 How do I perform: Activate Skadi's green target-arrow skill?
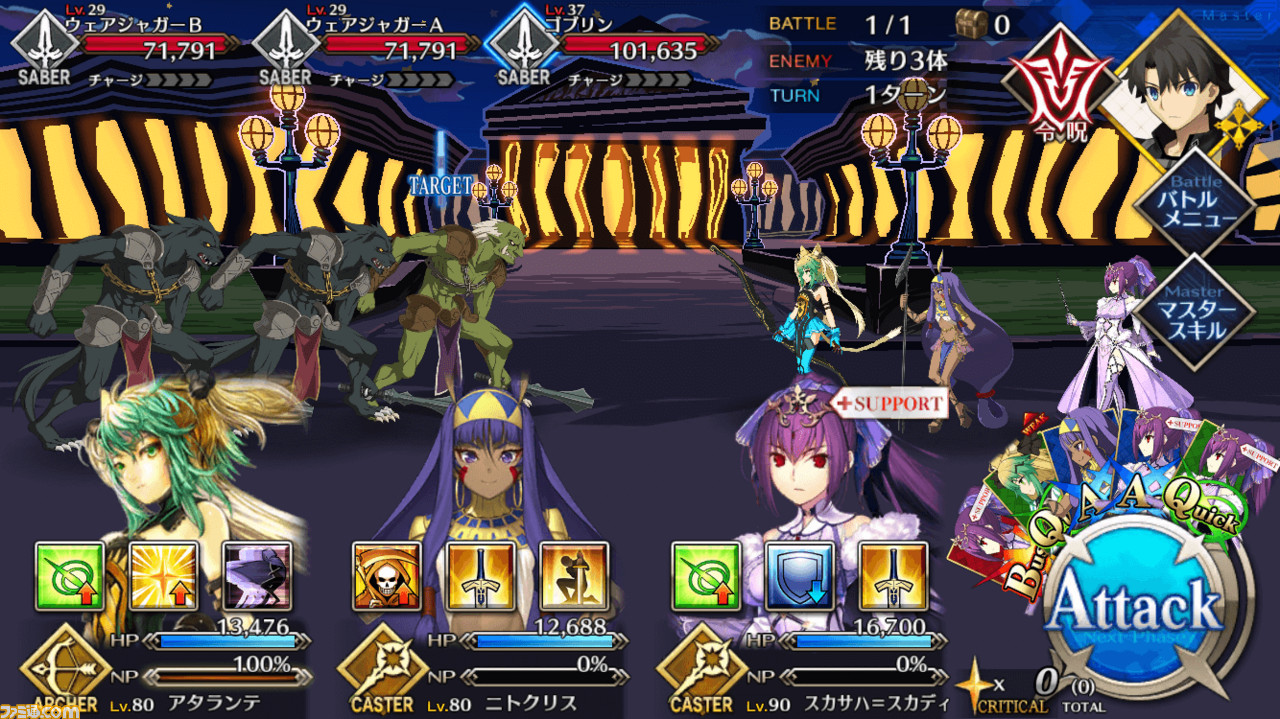point(705,576)
